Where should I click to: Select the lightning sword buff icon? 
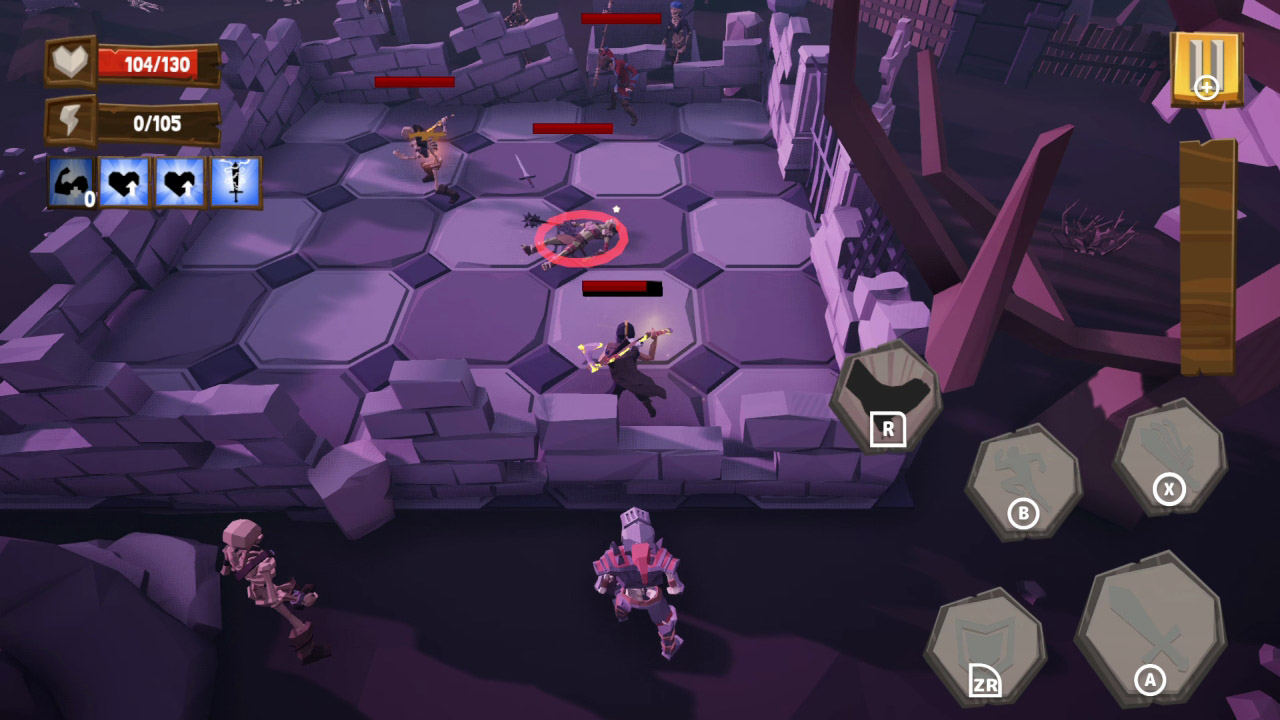pyautogui.click(x=239, y=182)
